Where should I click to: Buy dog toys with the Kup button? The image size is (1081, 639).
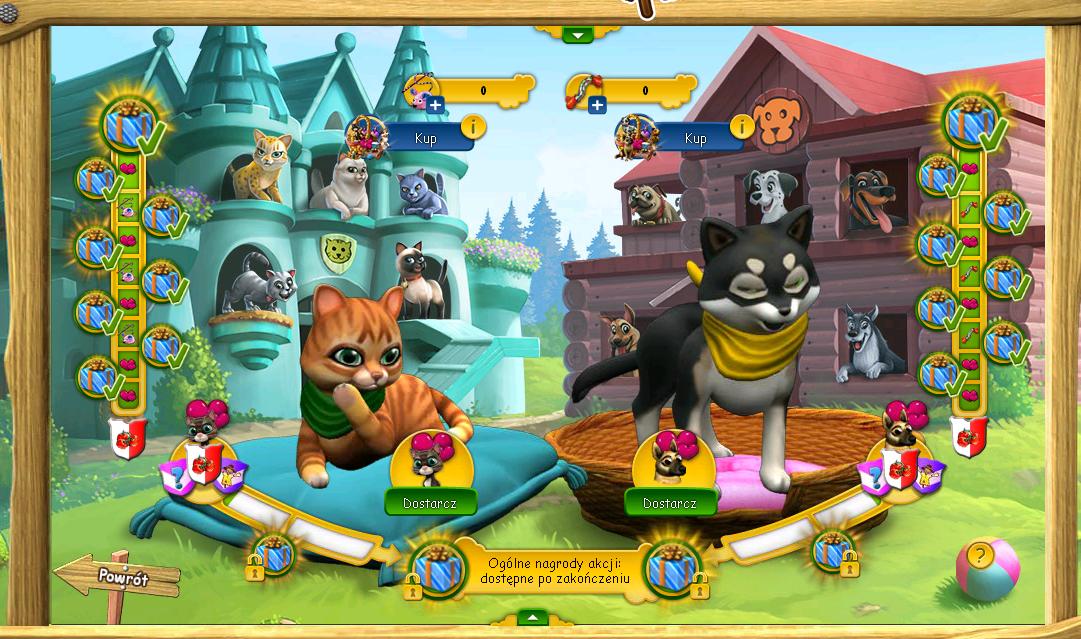pyautogui.click(x=696, y=138)
